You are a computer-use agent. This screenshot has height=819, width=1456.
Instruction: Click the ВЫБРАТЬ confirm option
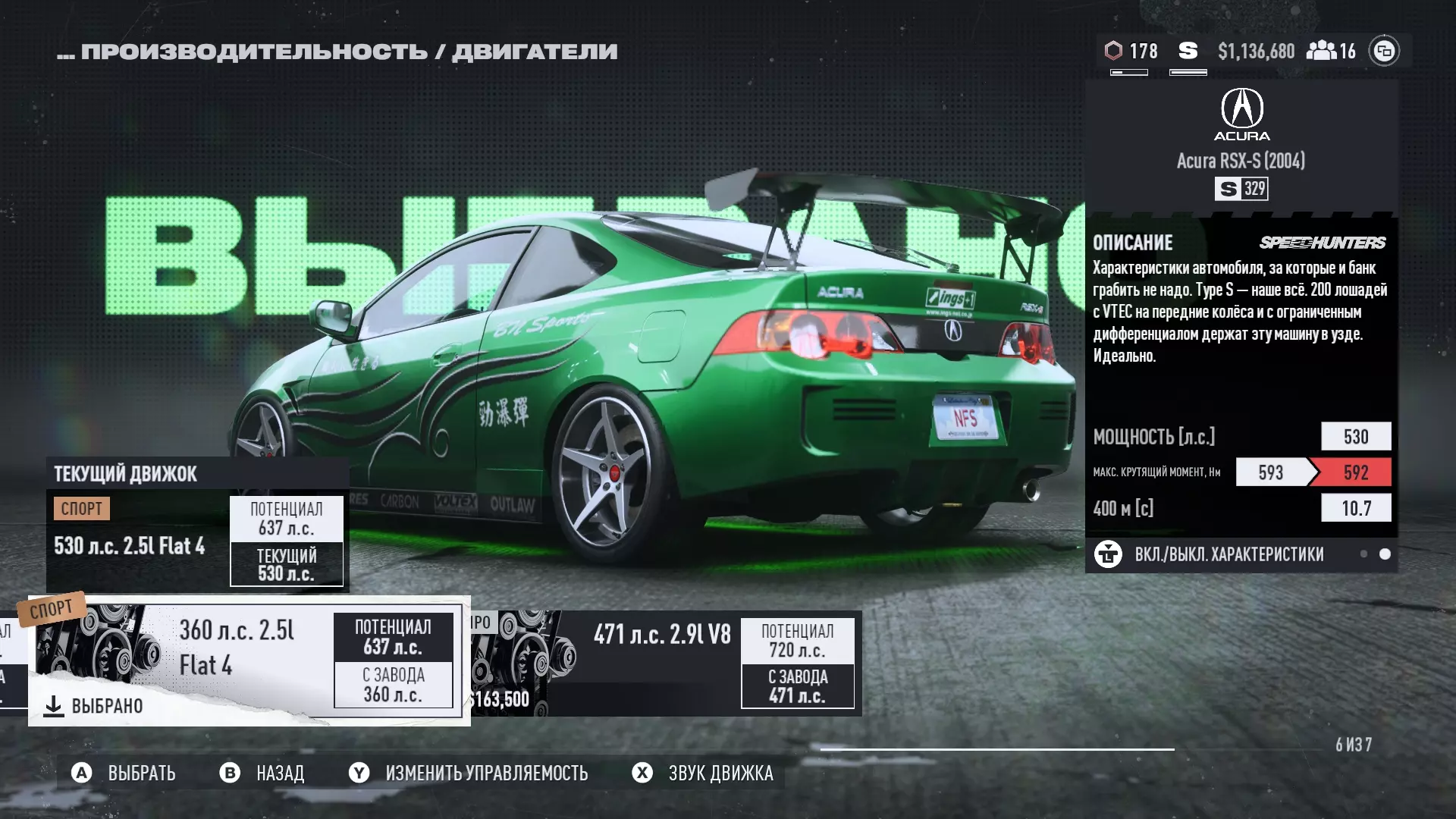pos(124,773)
